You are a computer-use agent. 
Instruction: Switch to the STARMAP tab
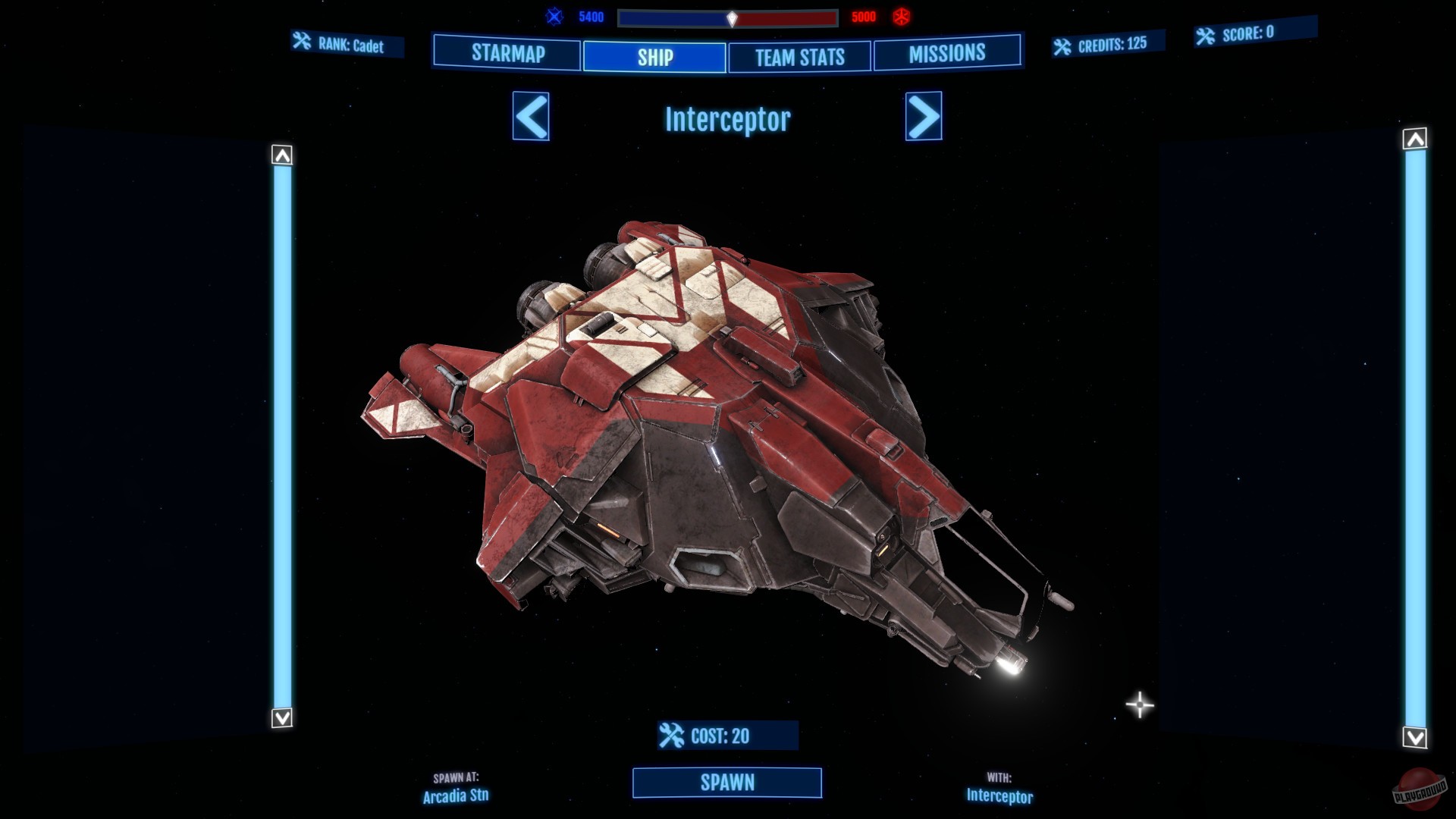pos(507,55)
